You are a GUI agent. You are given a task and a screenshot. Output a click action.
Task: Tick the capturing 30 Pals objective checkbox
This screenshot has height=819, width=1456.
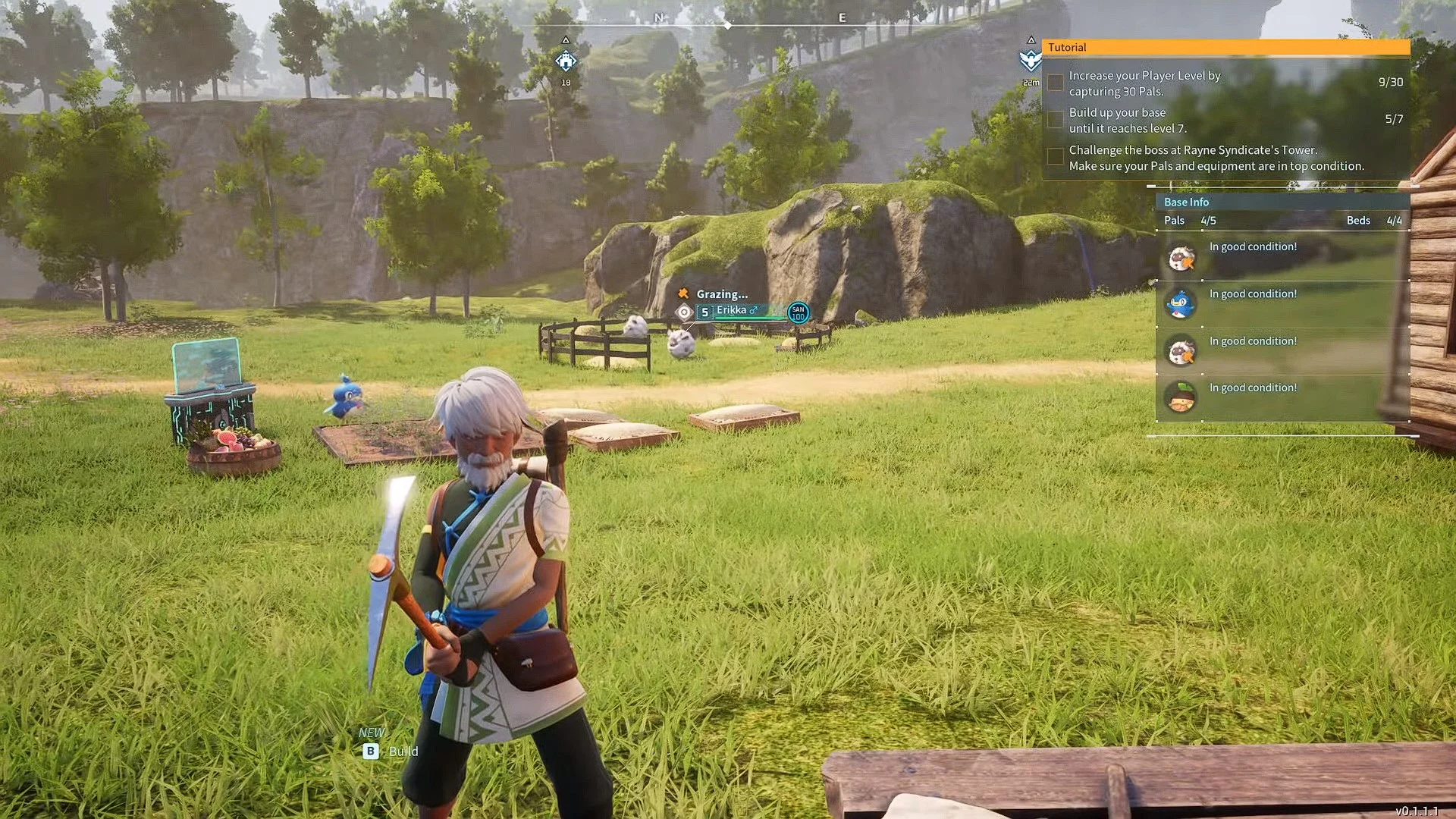coord(1055,83)
